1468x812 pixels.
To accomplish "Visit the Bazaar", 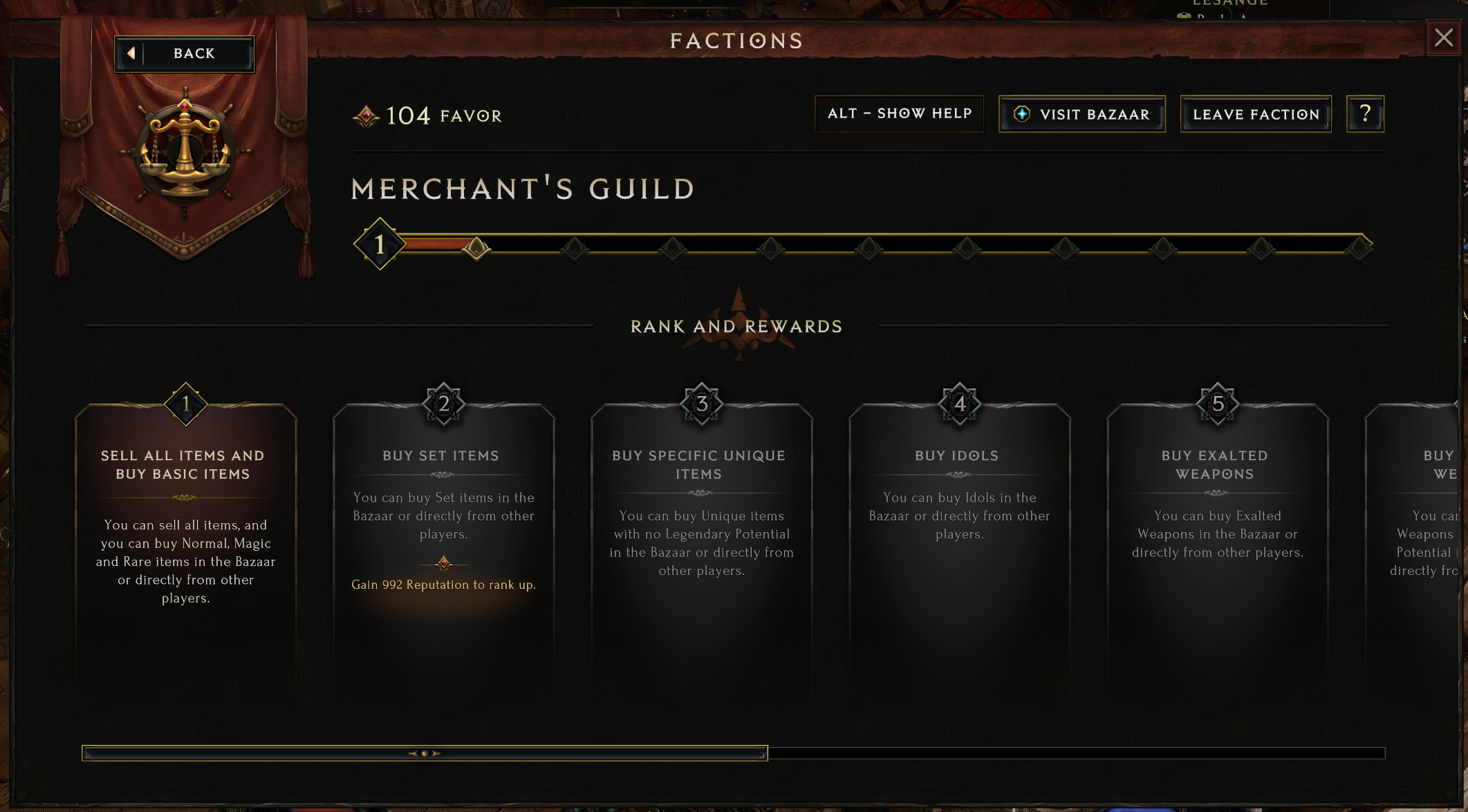I will [x=1081, y=115].
